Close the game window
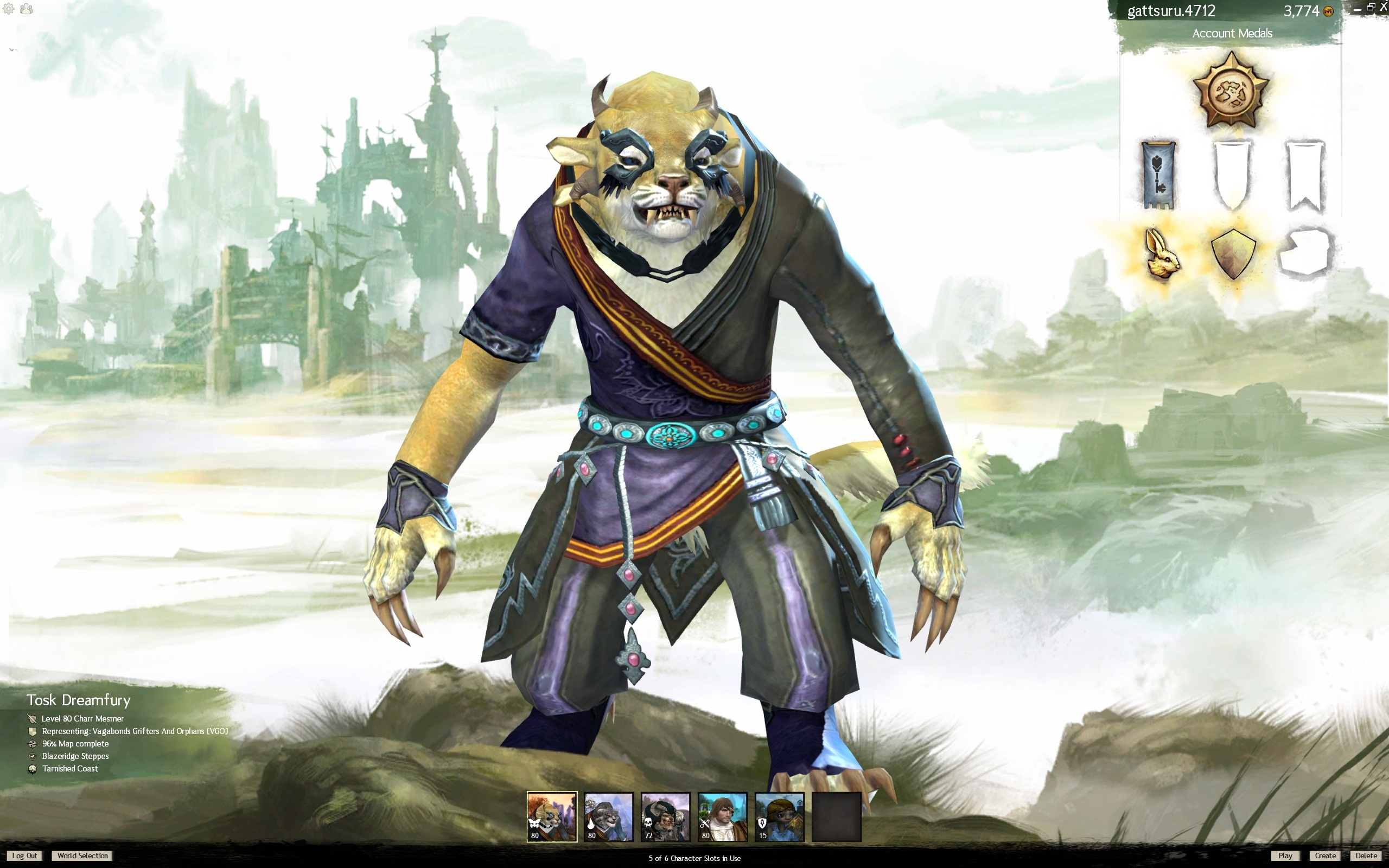This screenshot has width=1389, height=868. click(x=1383, y=8)
